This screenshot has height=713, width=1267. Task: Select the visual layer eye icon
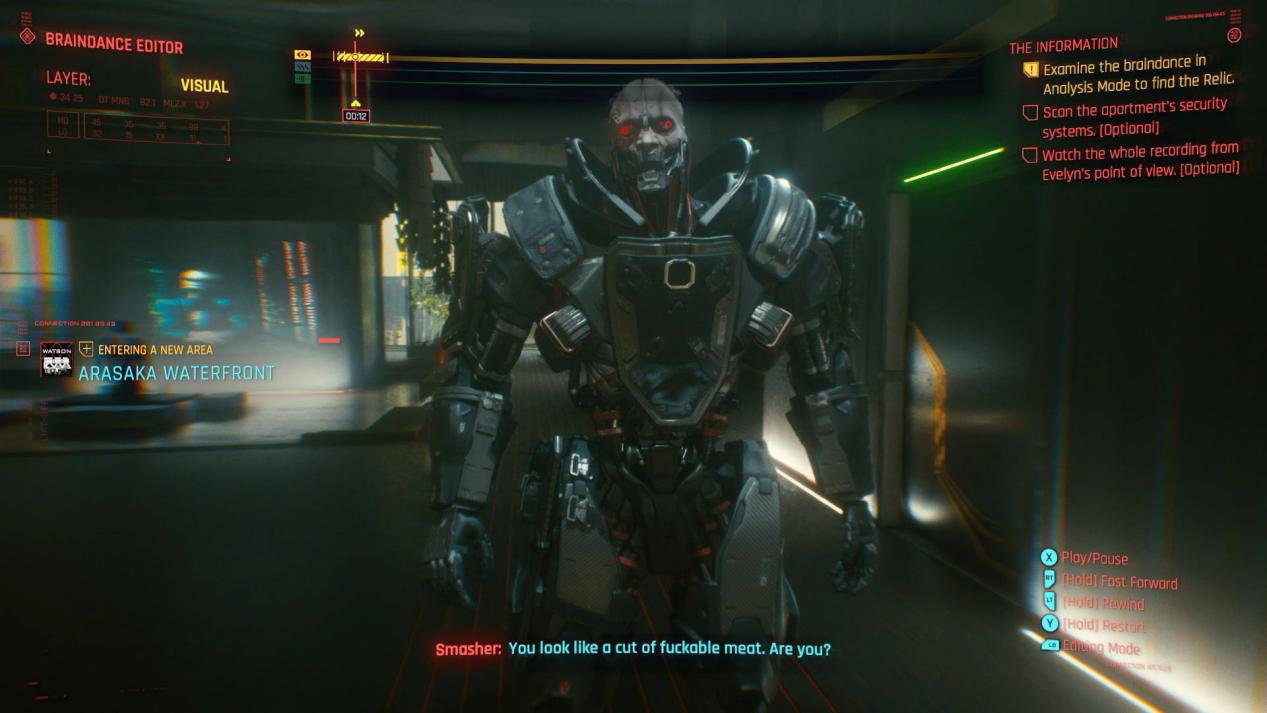(x=303, y=55)
